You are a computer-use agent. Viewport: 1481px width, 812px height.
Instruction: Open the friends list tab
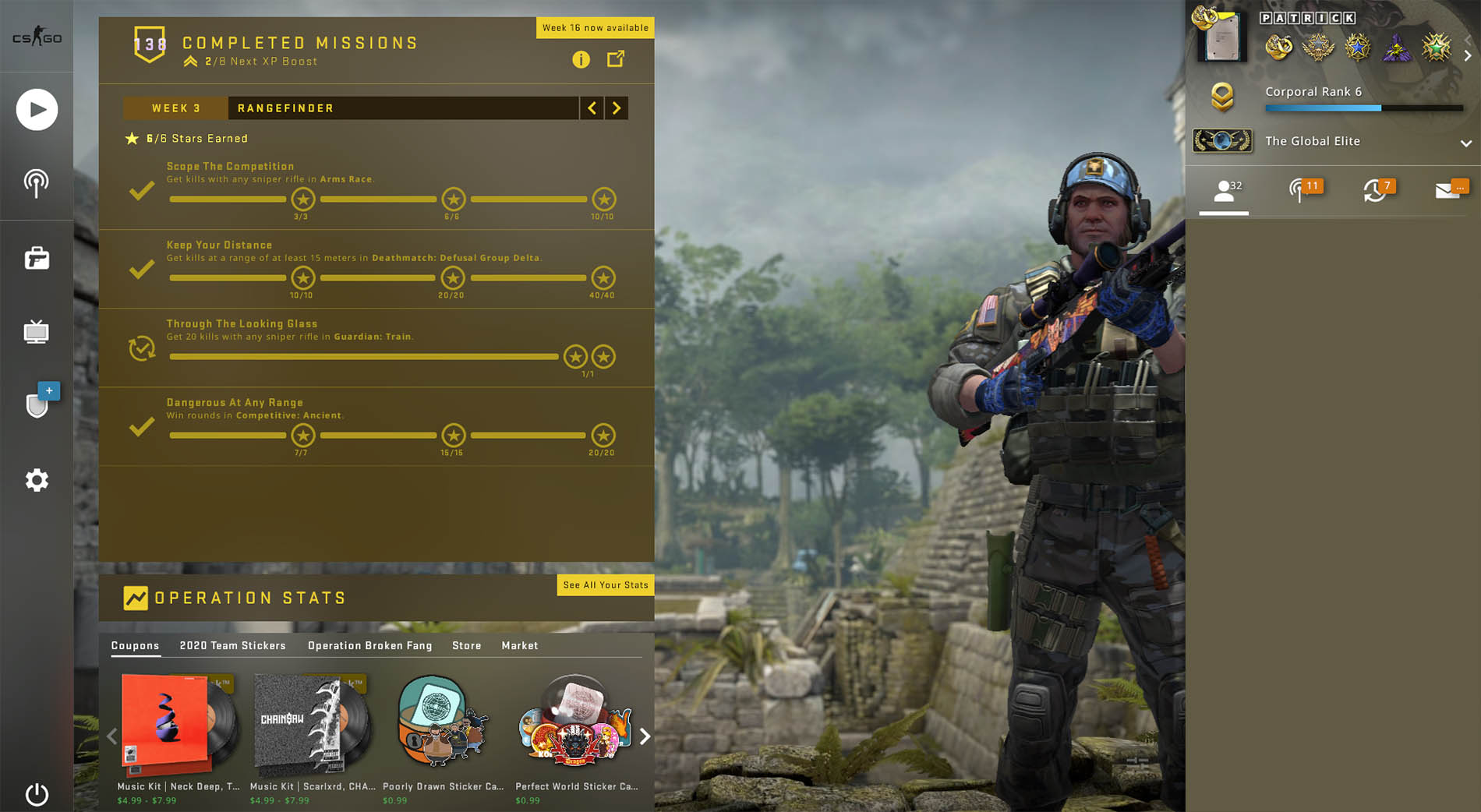[x=1225, y=191]
